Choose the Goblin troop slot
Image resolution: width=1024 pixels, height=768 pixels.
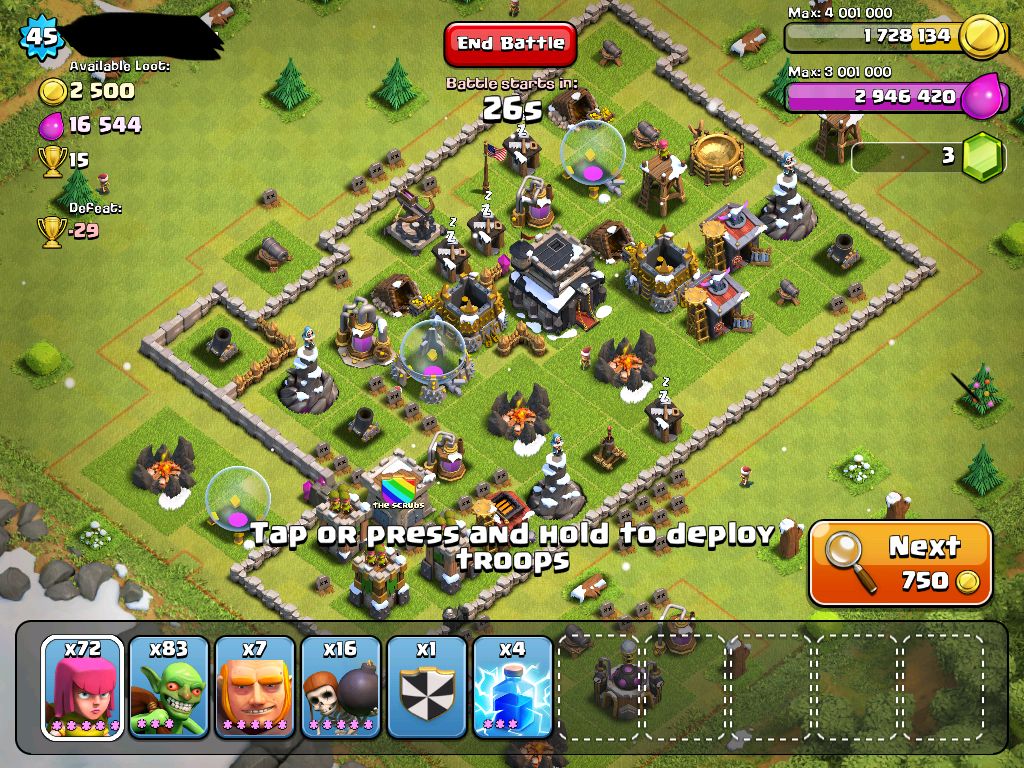(169, 686)
